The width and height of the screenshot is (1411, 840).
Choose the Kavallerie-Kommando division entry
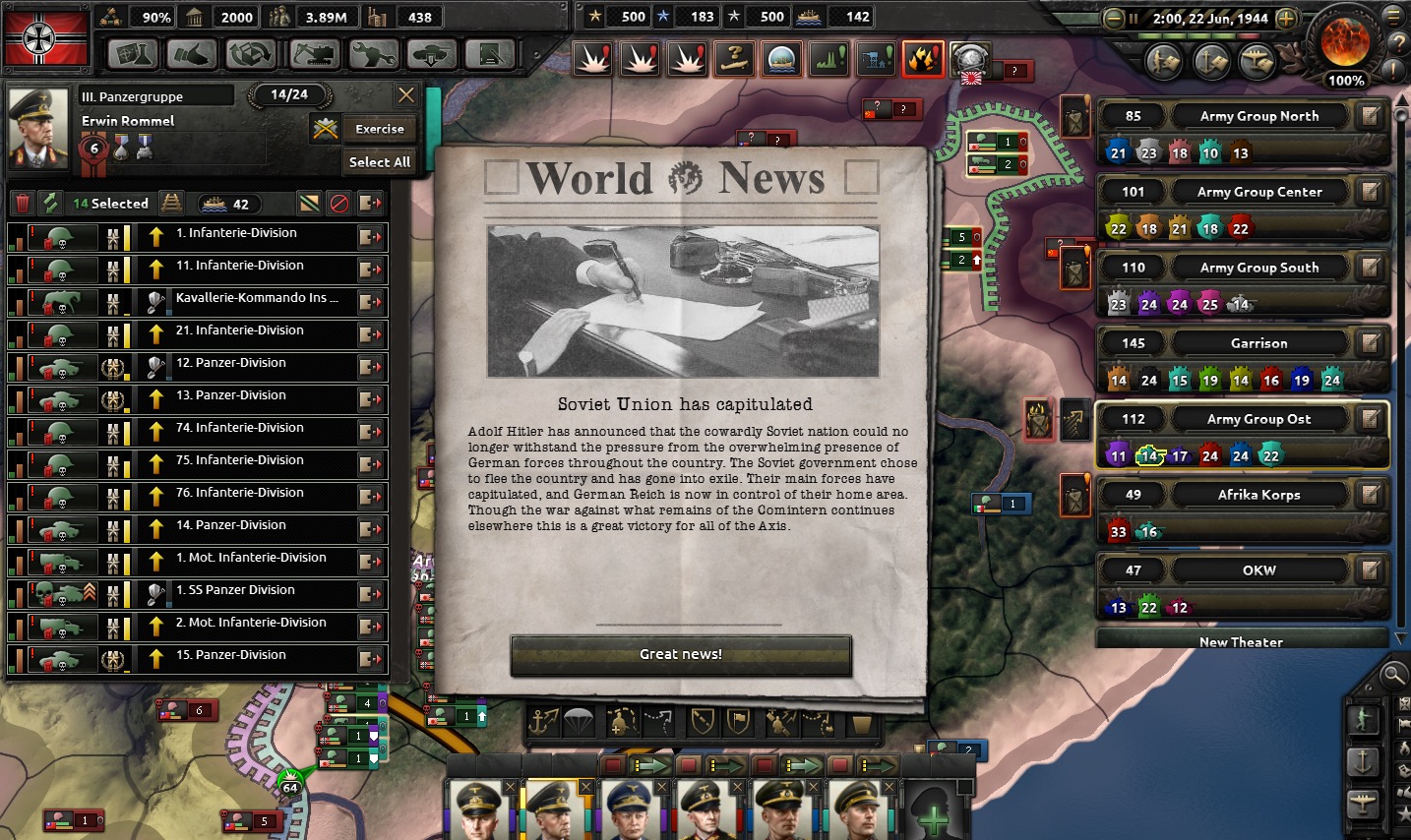pyautogui.click(x=256, y=299)
